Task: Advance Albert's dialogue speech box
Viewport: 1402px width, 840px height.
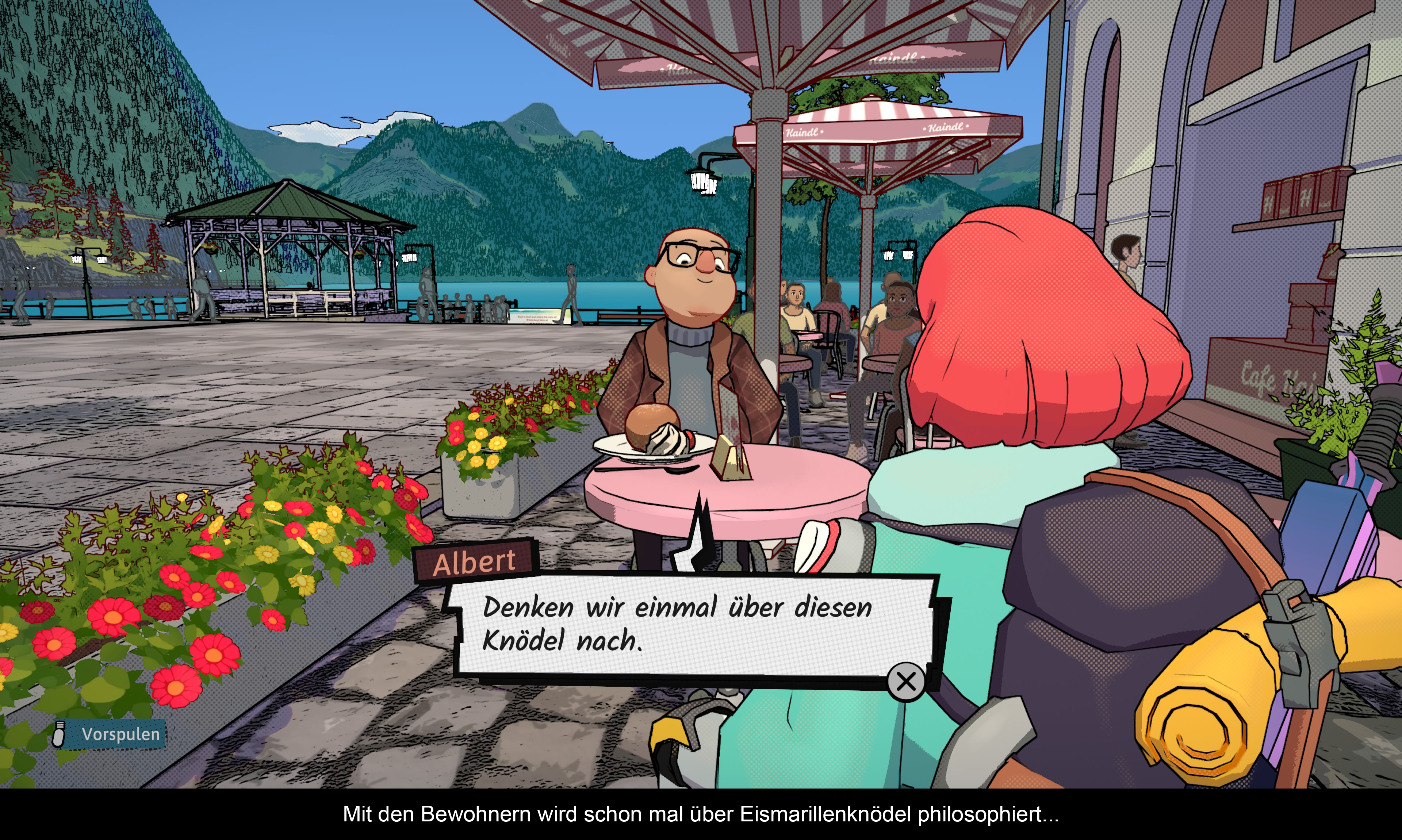Action: pyautogui.click(x=905, y=682)
